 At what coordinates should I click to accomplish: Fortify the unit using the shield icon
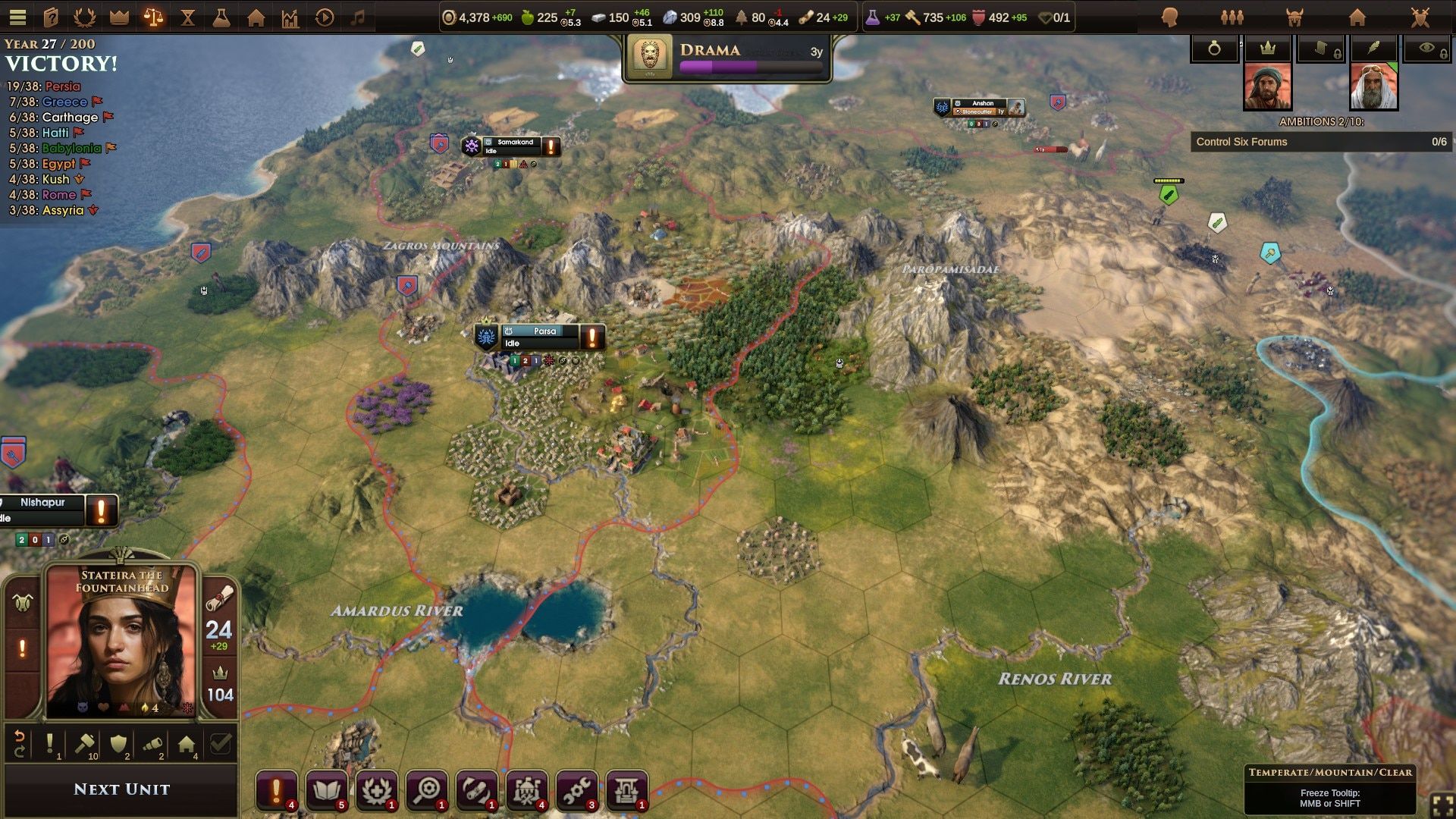(118, 743)
